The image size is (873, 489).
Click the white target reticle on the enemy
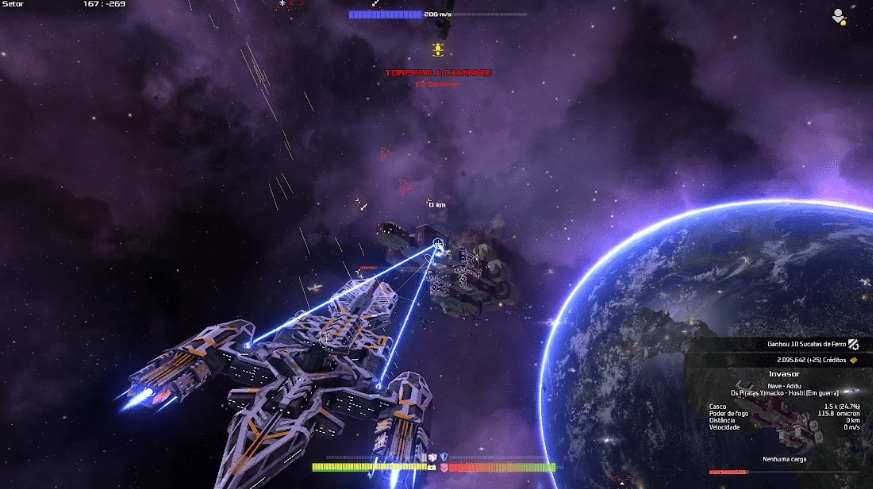pyautogui.click(x=438, y=244)
